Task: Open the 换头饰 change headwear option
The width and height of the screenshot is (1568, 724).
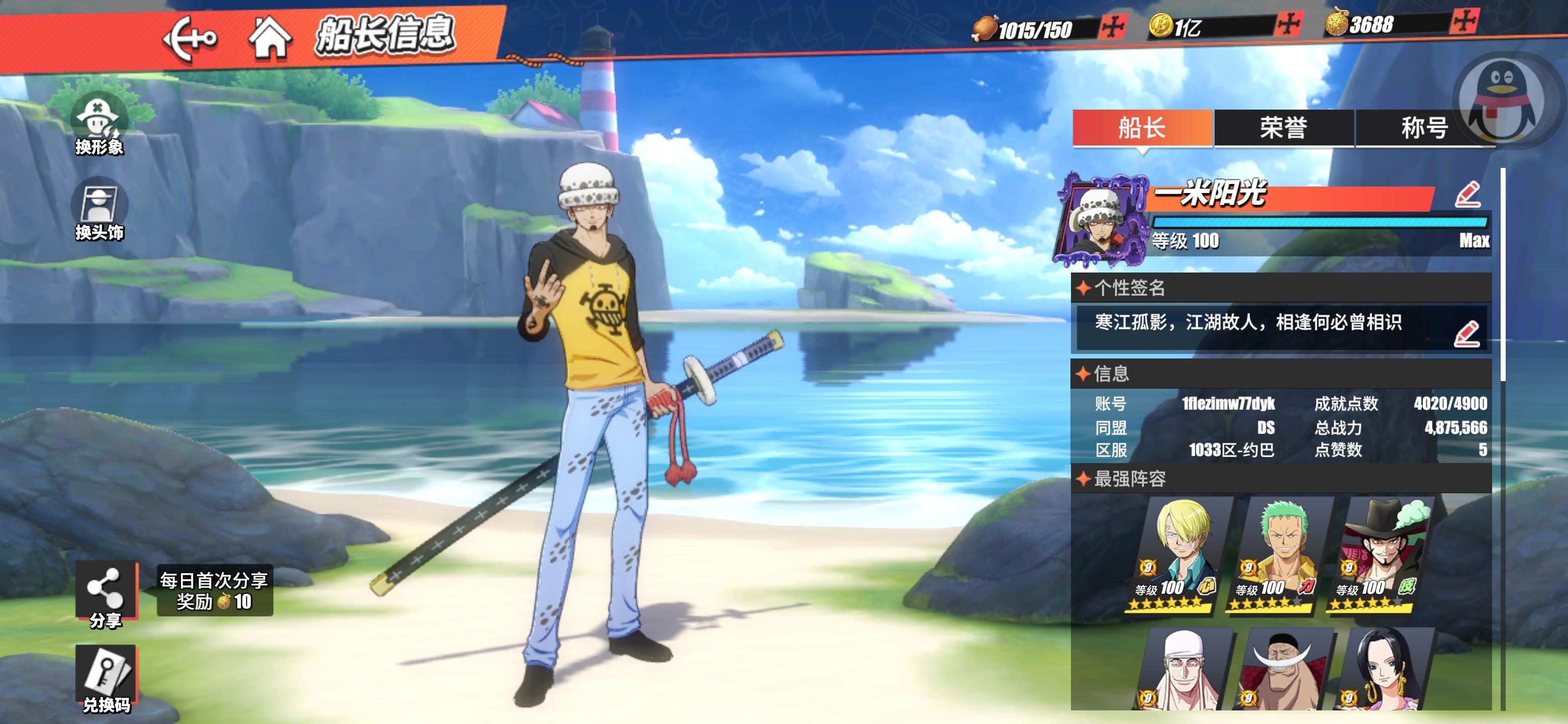Action: pyautogui.click(x=99, y=210)
